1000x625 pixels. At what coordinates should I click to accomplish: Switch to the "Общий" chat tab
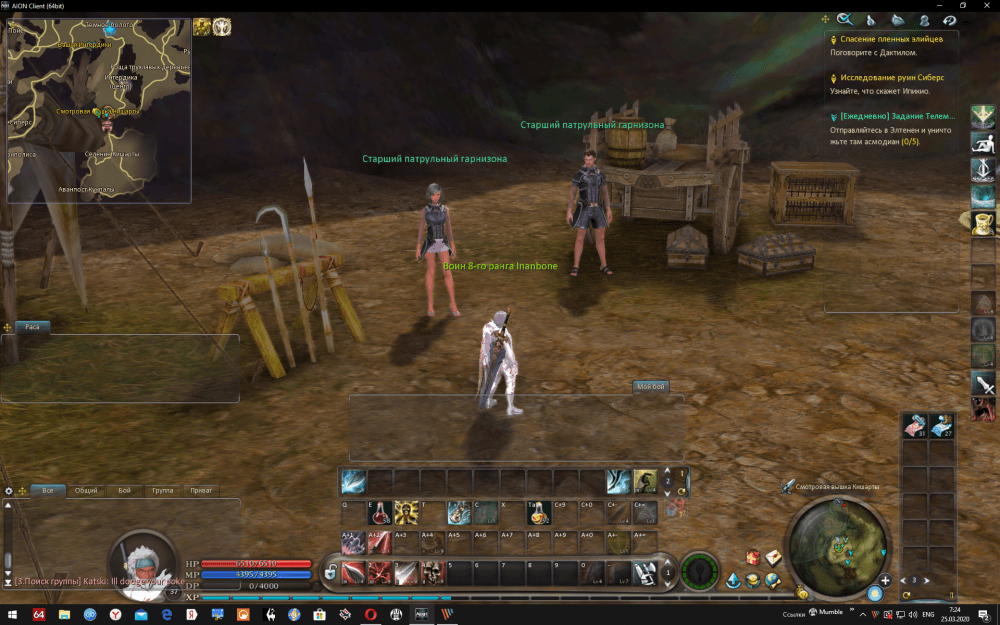point(86,491)
